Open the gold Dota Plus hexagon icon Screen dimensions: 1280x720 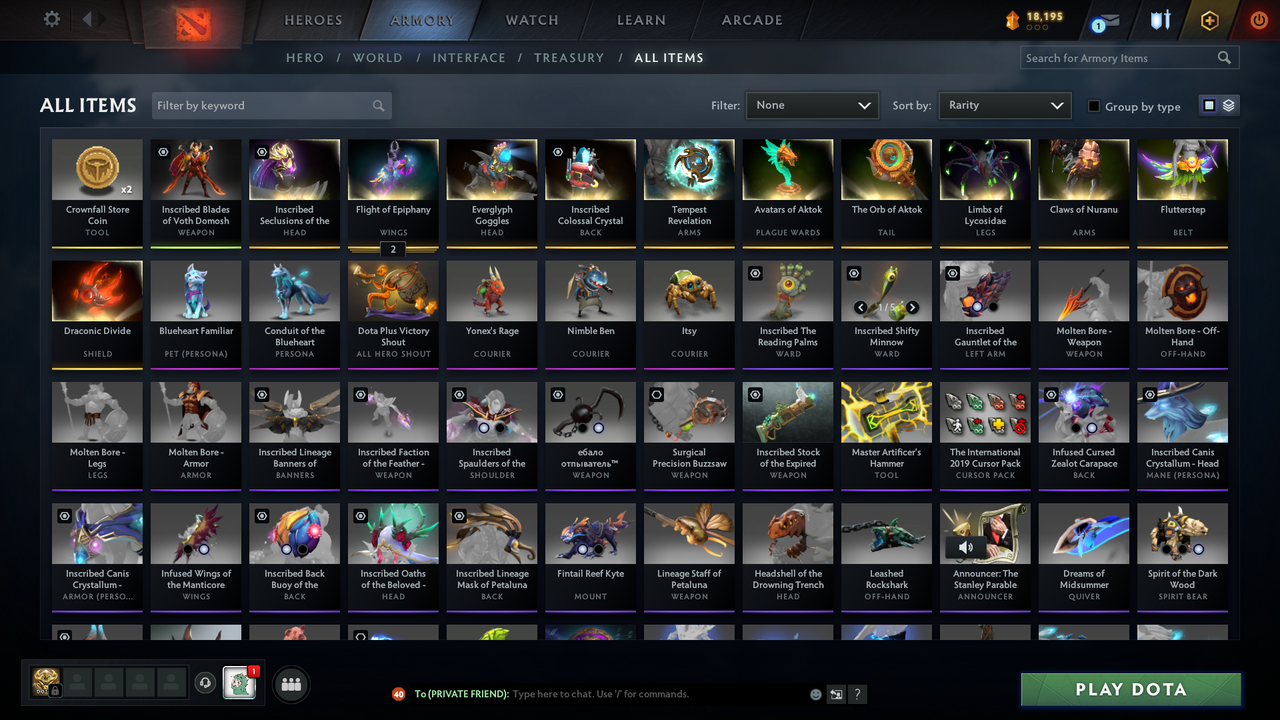pyautogui.click(x=1209, y=19)
